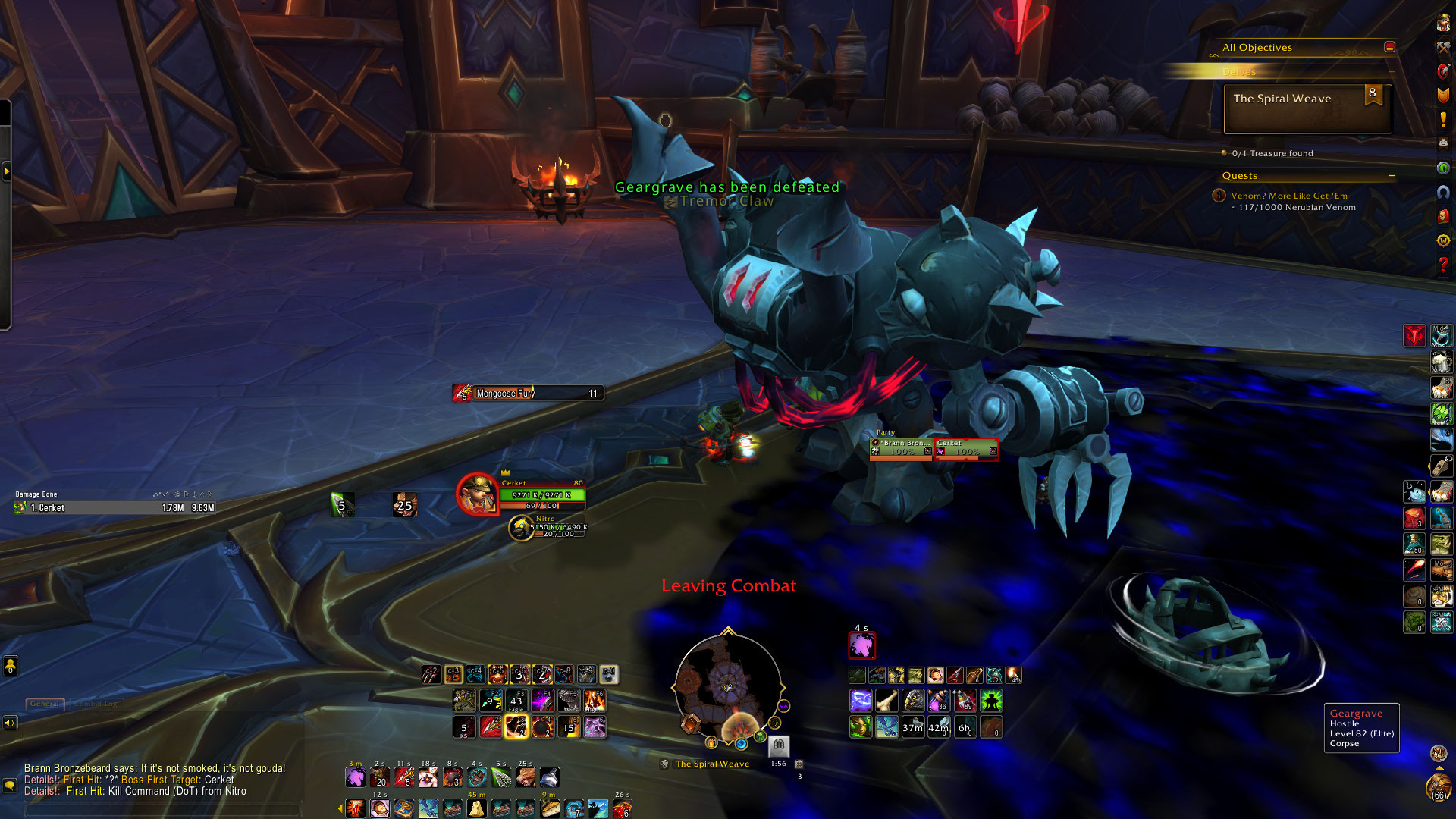Collapse the Quests section header
Image resolution: width=1456 pixels, height=819 pixels.
coord(1392,176)
